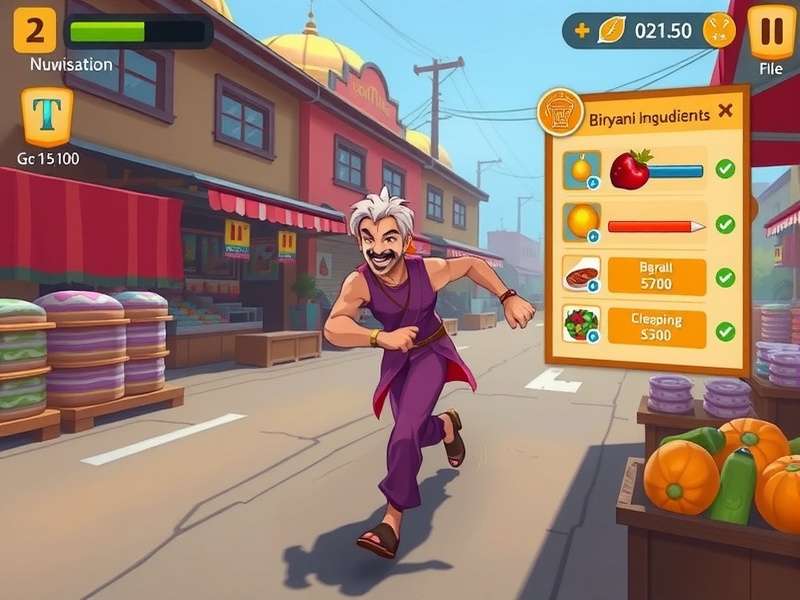Select the vegetable salad ingredient icon

[x=581, y=324]
